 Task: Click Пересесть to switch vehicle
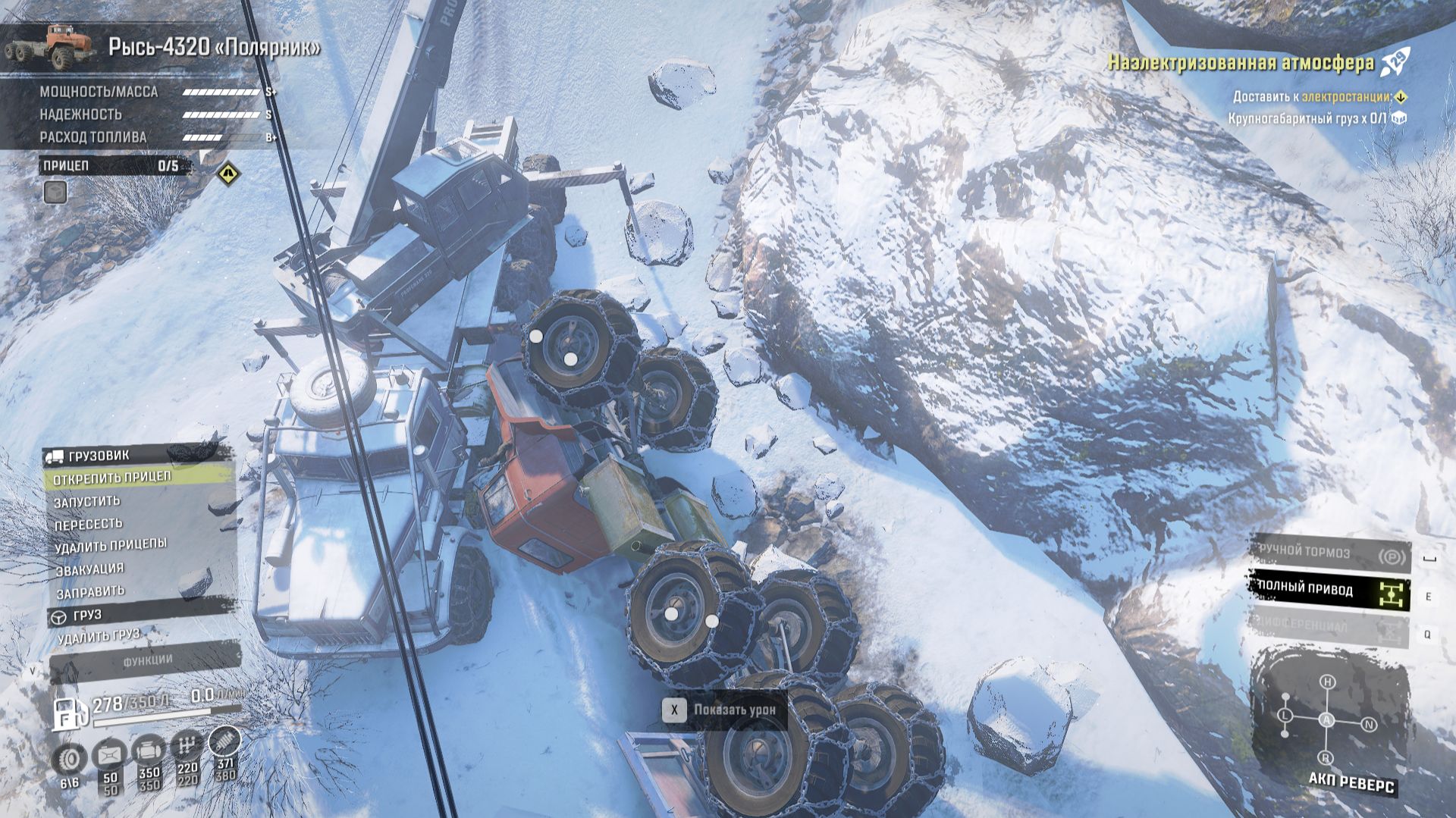(x=89, y=524)
